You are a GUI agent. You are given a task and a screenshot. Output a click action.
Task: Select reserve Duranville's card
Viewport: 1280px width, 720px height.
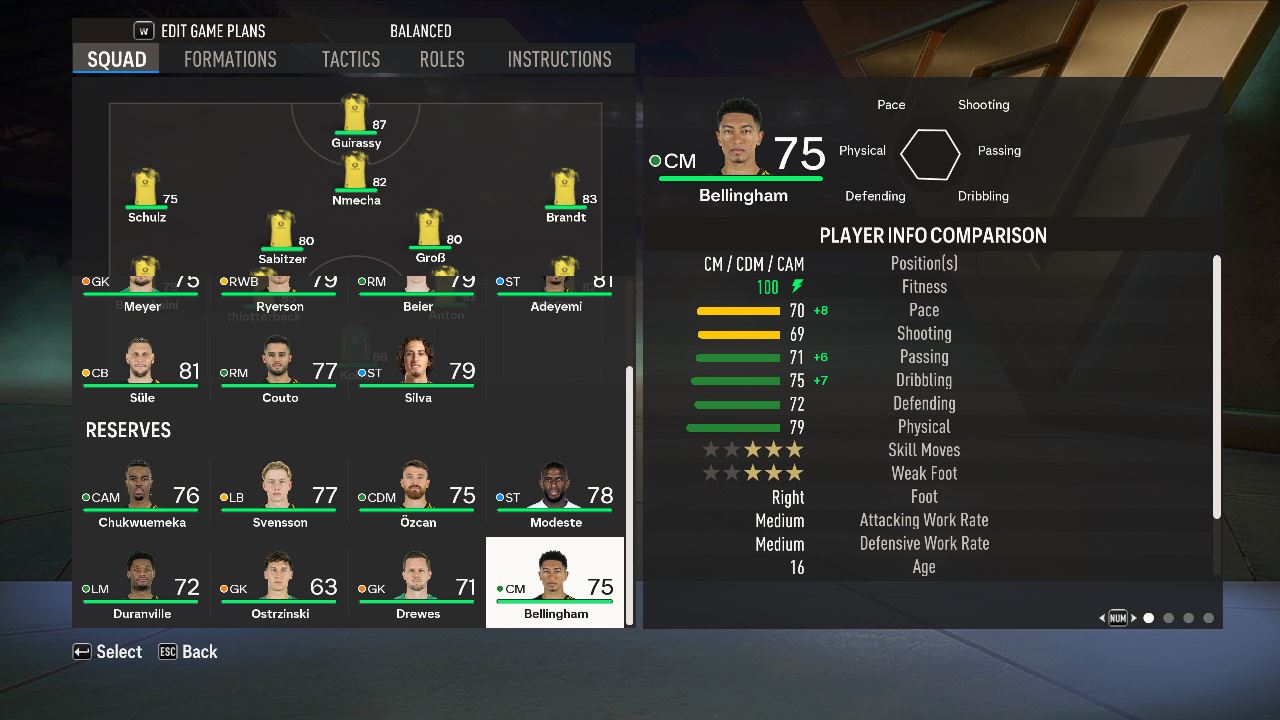(x=142, y=585)
